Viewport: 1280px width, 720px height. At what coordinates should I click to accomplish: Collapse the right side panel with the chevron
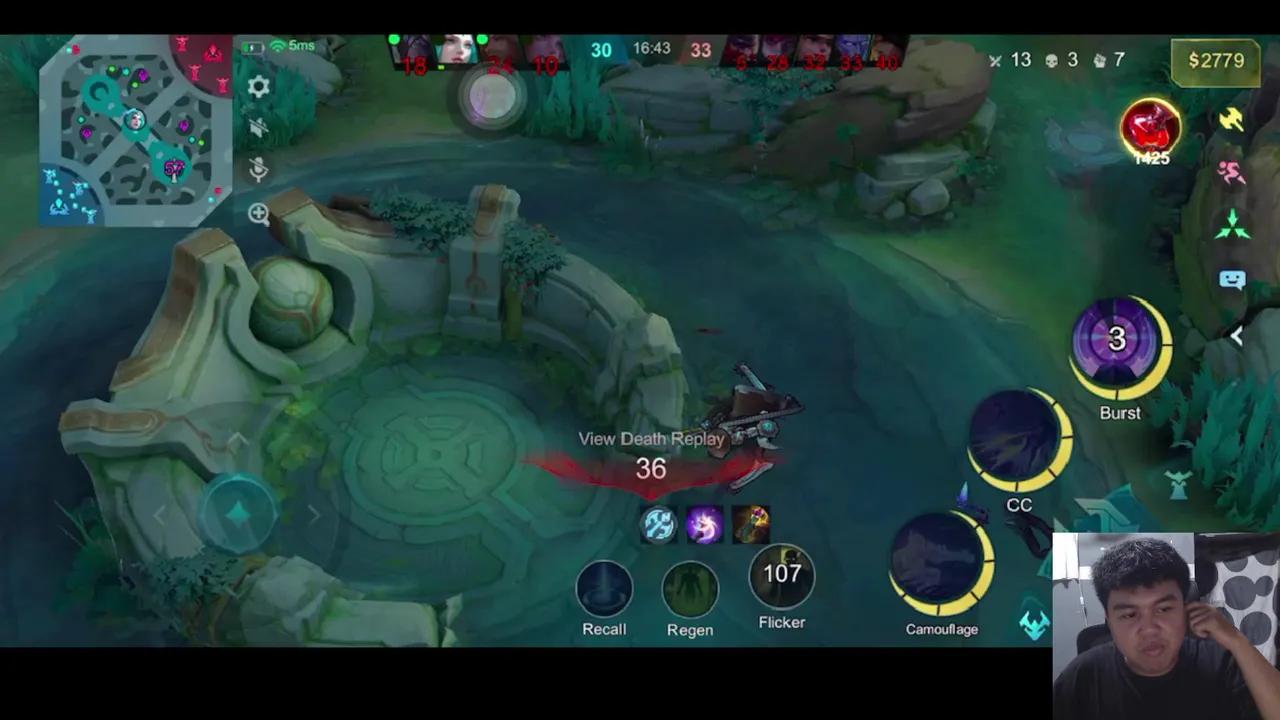pyautogui.click(x=1238, y=336)
